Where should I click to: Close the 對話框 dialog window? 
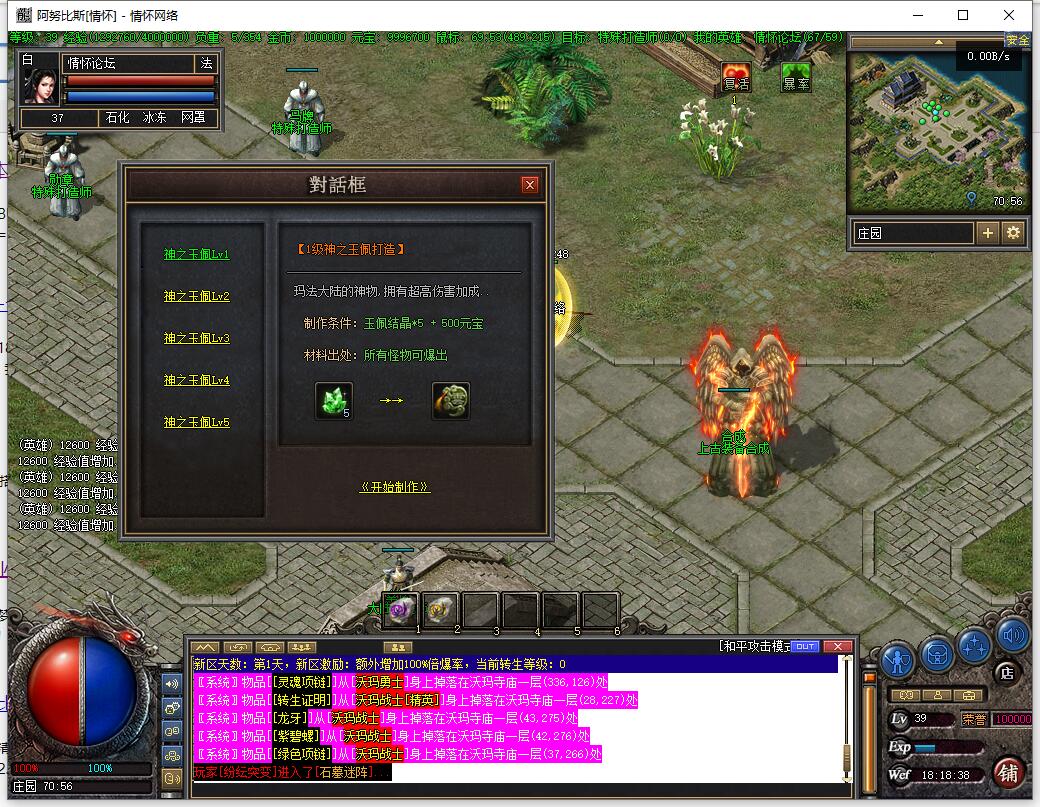point(529,185)
